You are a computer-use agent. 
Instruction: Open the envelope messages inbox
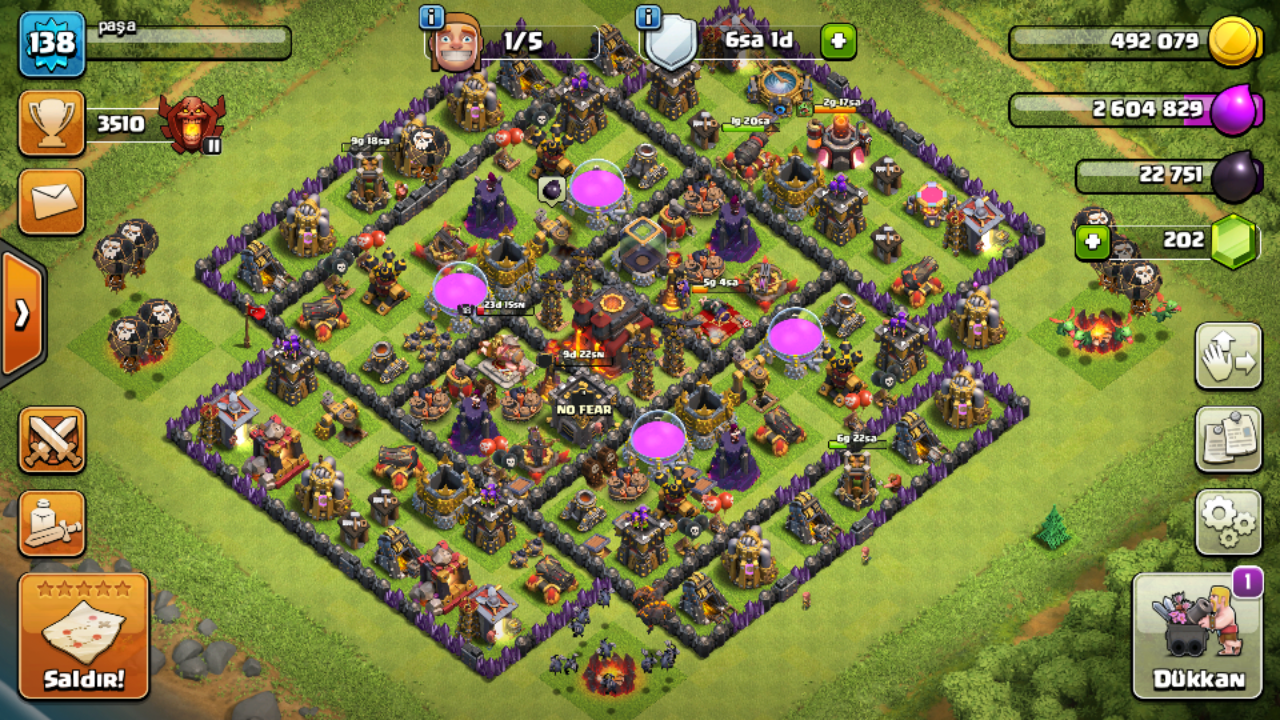51,201
